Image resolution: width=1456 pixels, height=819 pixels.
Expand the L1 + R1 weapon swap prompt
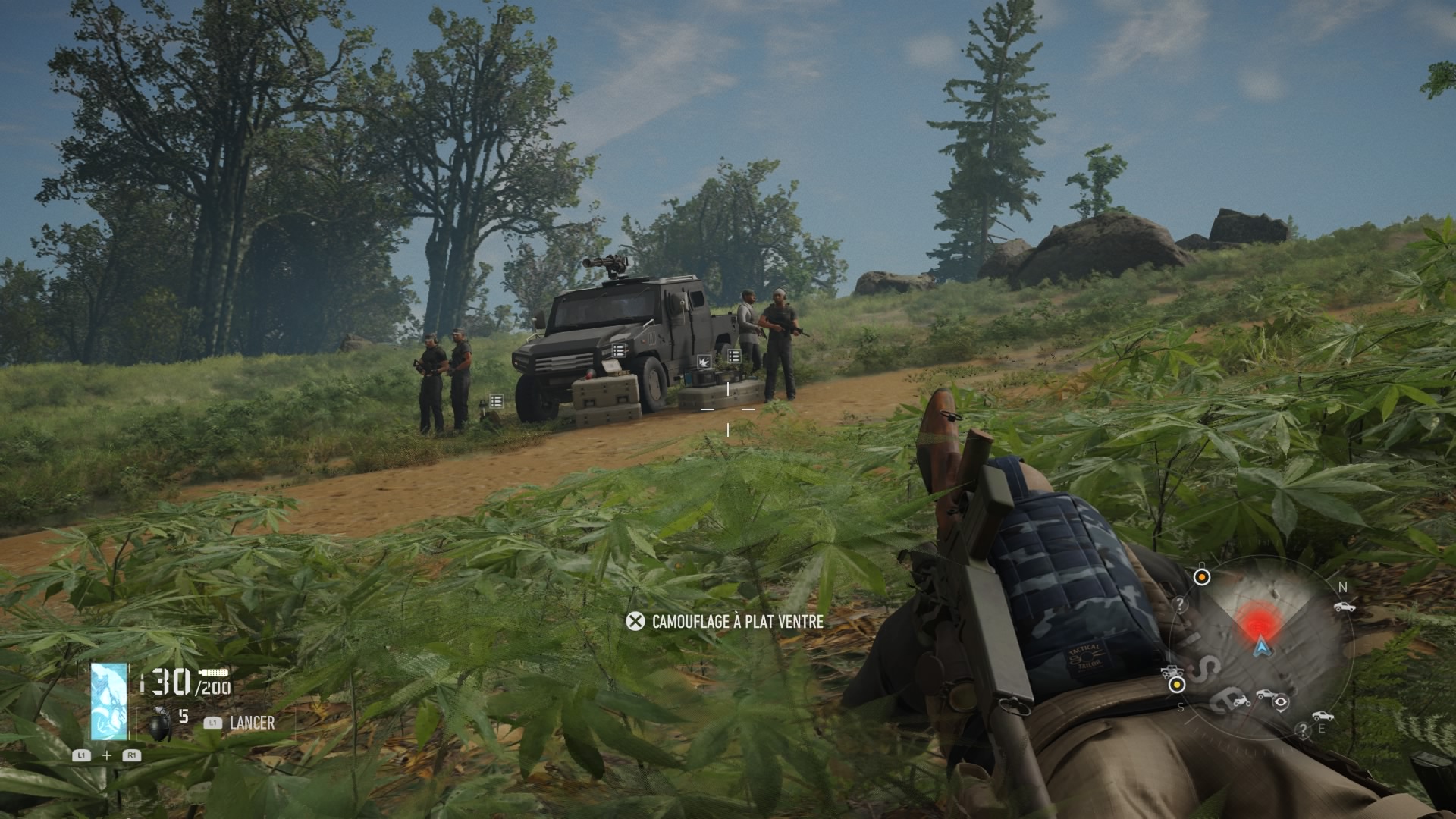107,755
